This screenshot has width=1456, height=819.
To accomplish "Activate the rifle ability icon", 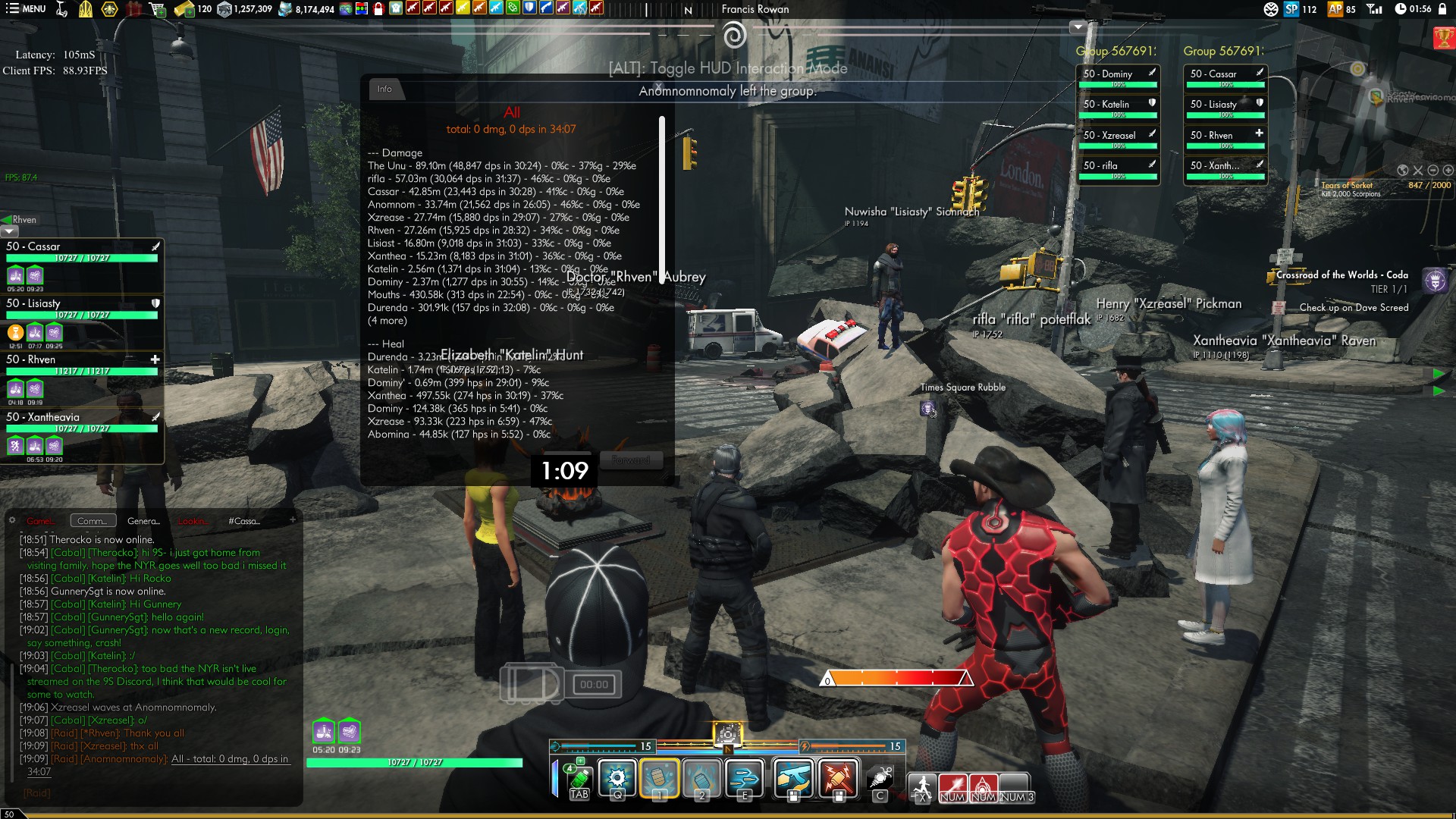I will coord(793,778).
